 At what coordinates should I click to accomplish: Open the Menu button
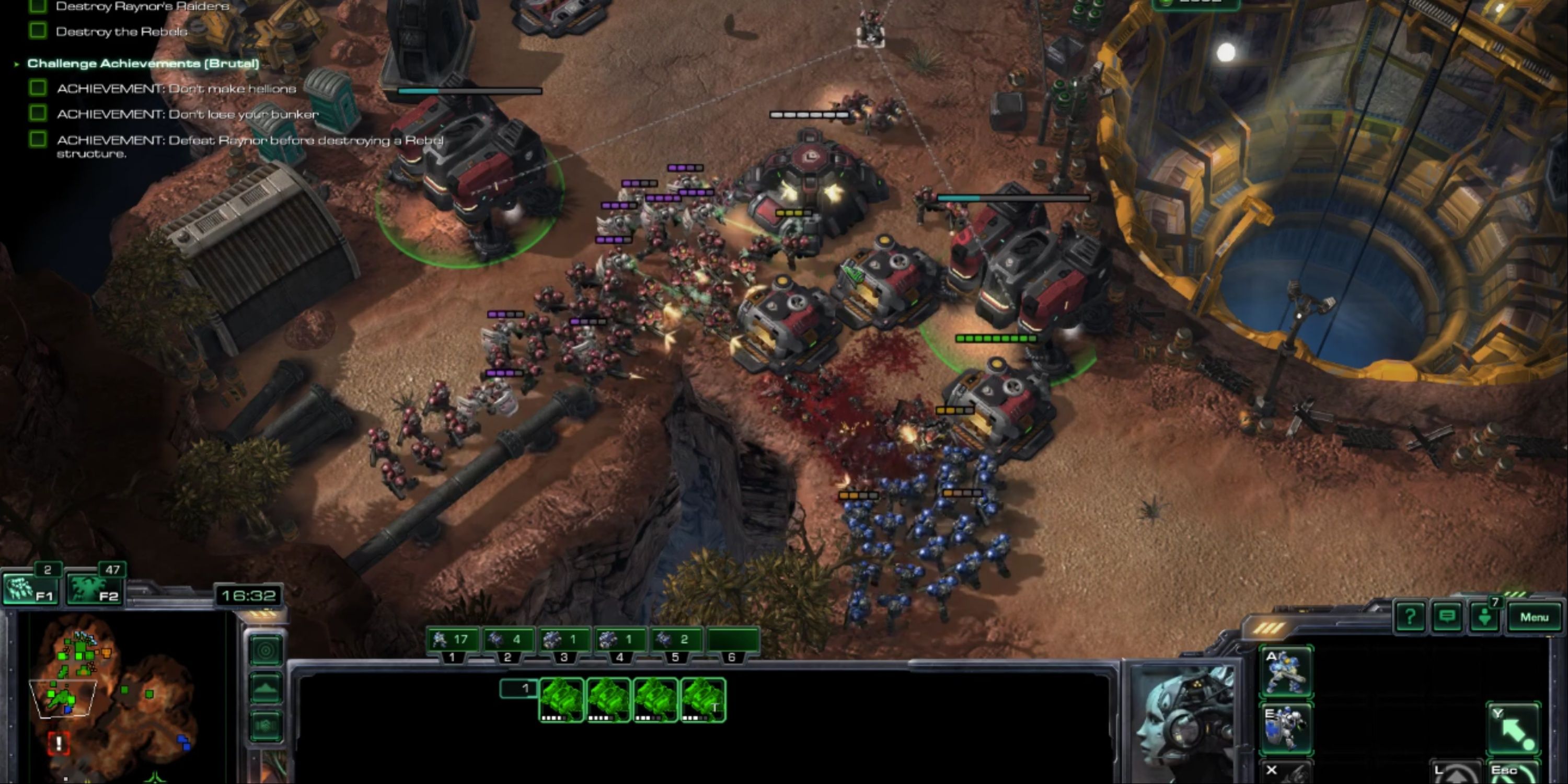[x=1536, y=616]
